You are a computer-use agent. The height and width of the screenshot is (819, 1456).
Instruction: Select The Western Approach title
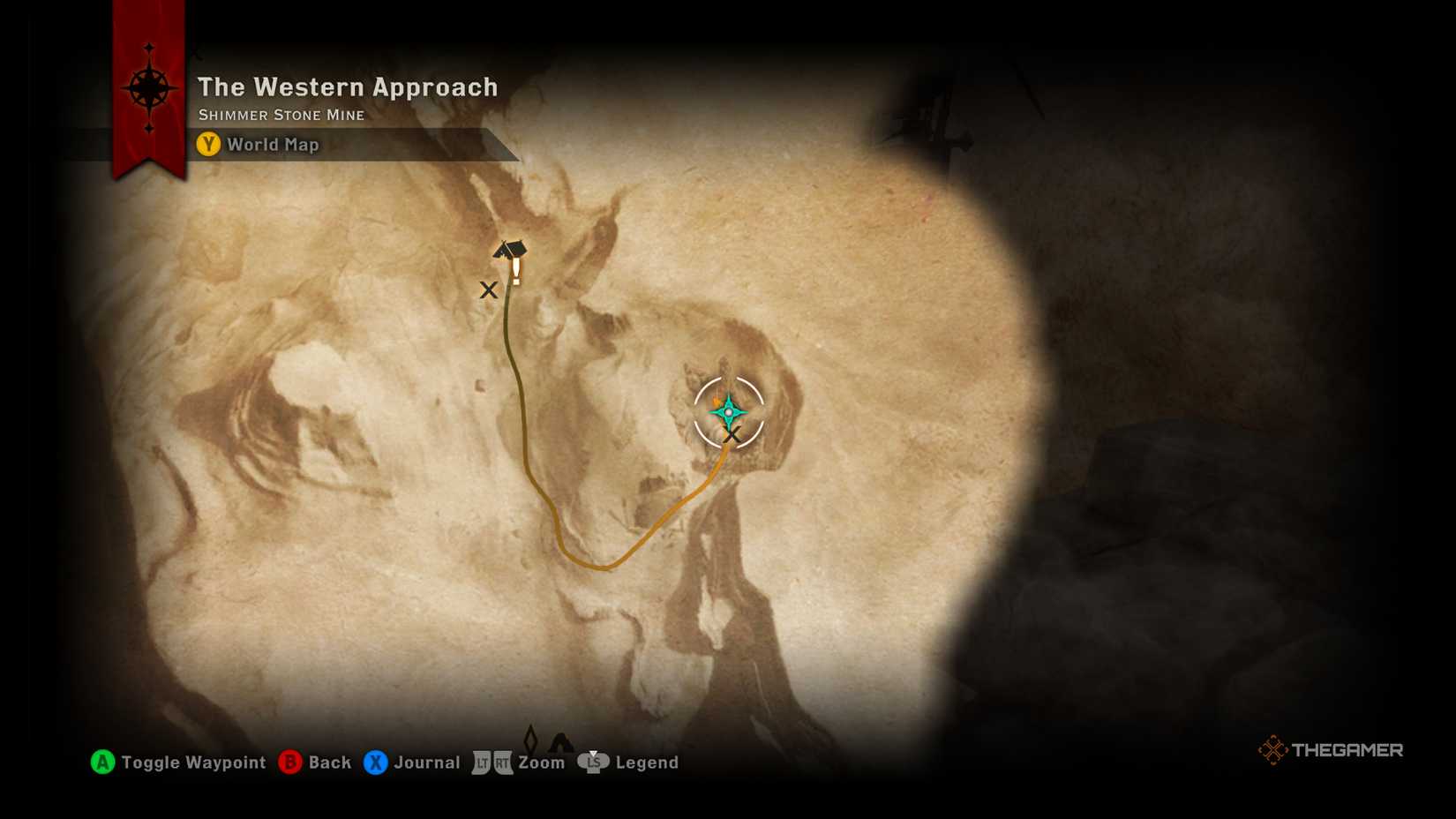348,87
